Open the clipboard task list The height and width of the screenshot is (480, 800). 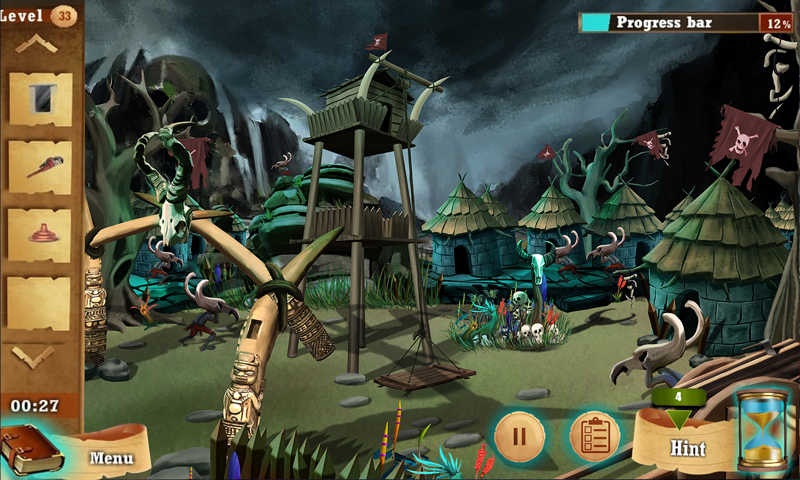pyautogui.click(x=594, y=436)
